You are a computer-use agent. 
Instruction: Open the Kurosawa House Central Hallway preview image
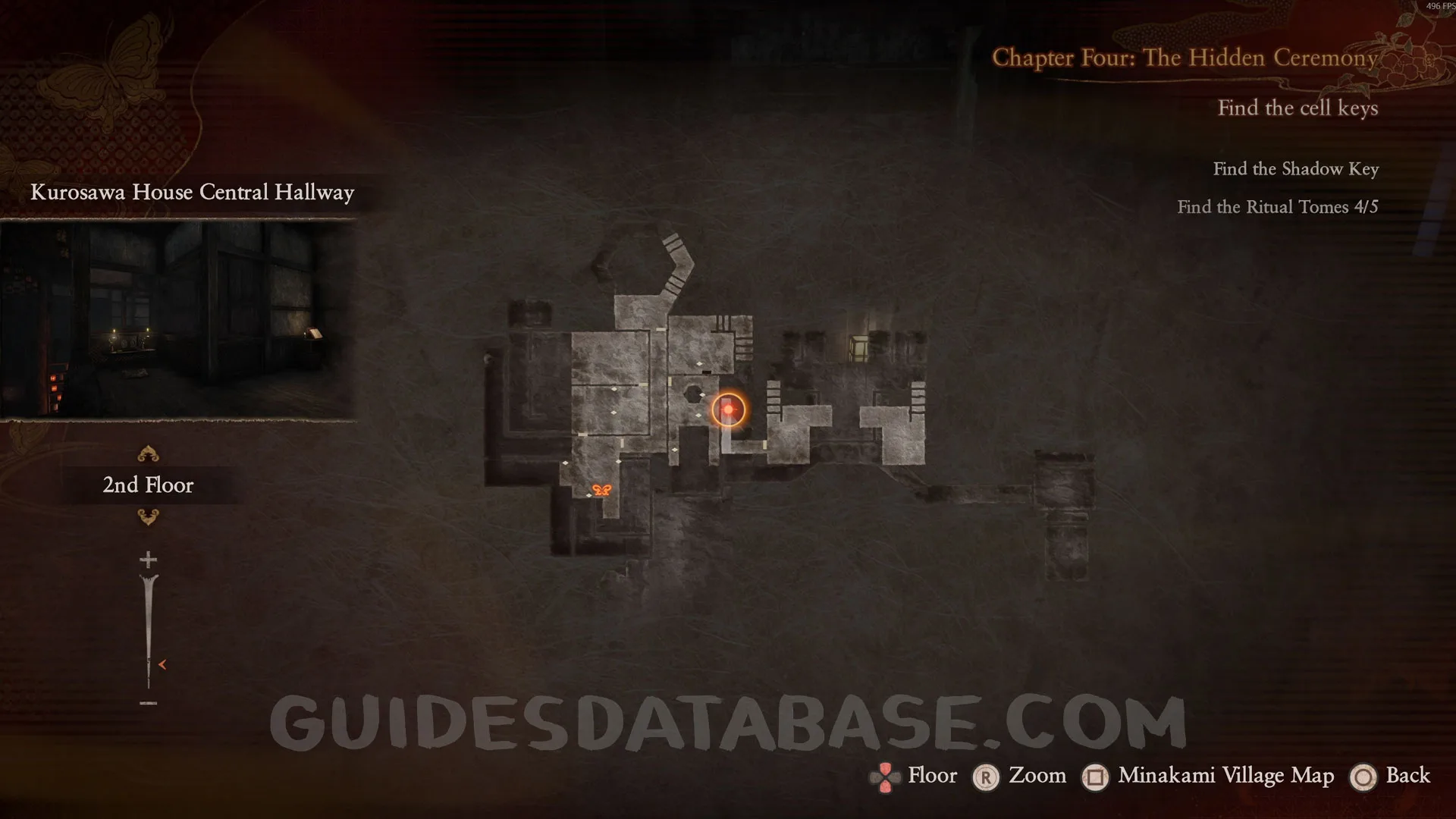click(177, 319)
